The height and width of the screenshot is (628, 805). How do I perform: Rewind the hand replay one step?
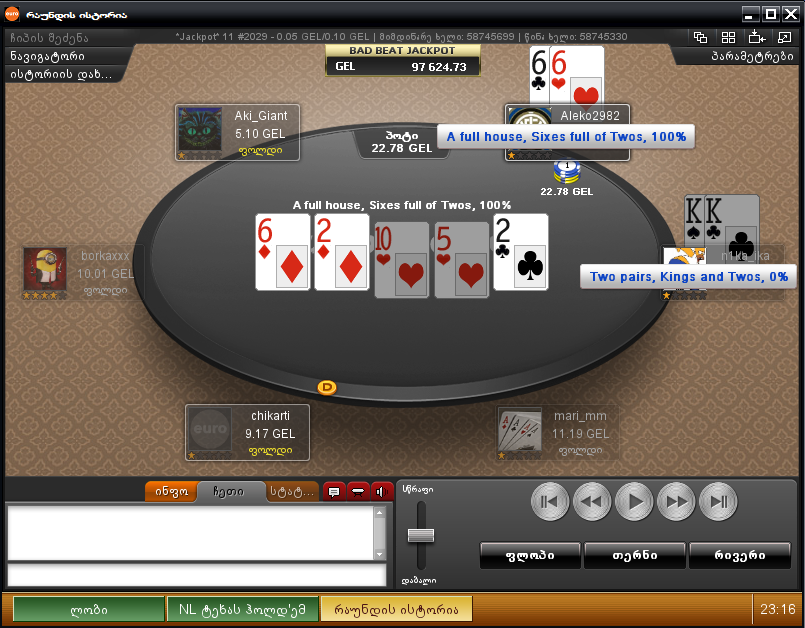(592, 501)
